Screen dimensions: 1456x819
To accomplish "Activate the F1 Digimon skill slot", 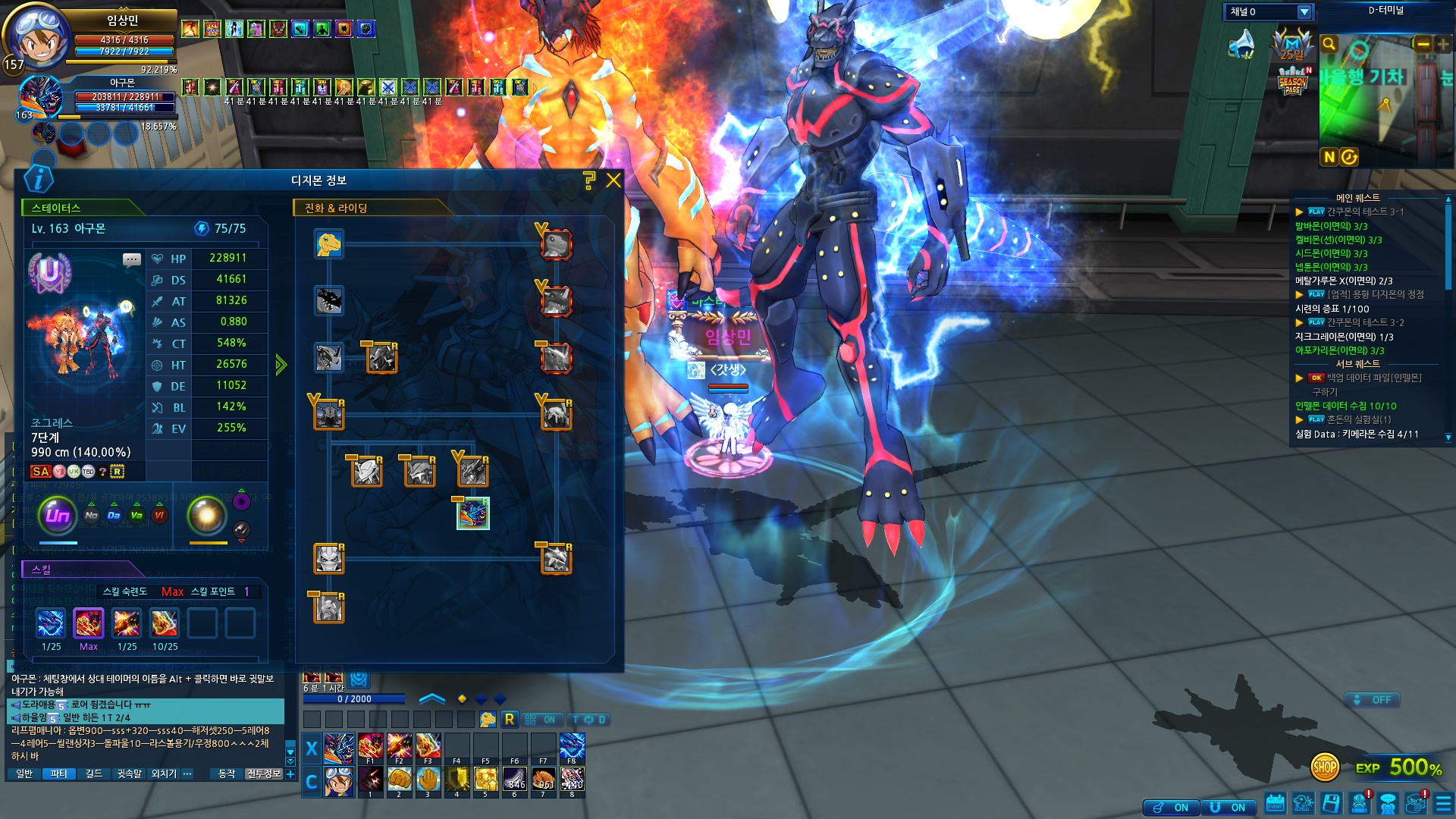I will point(370,747).
